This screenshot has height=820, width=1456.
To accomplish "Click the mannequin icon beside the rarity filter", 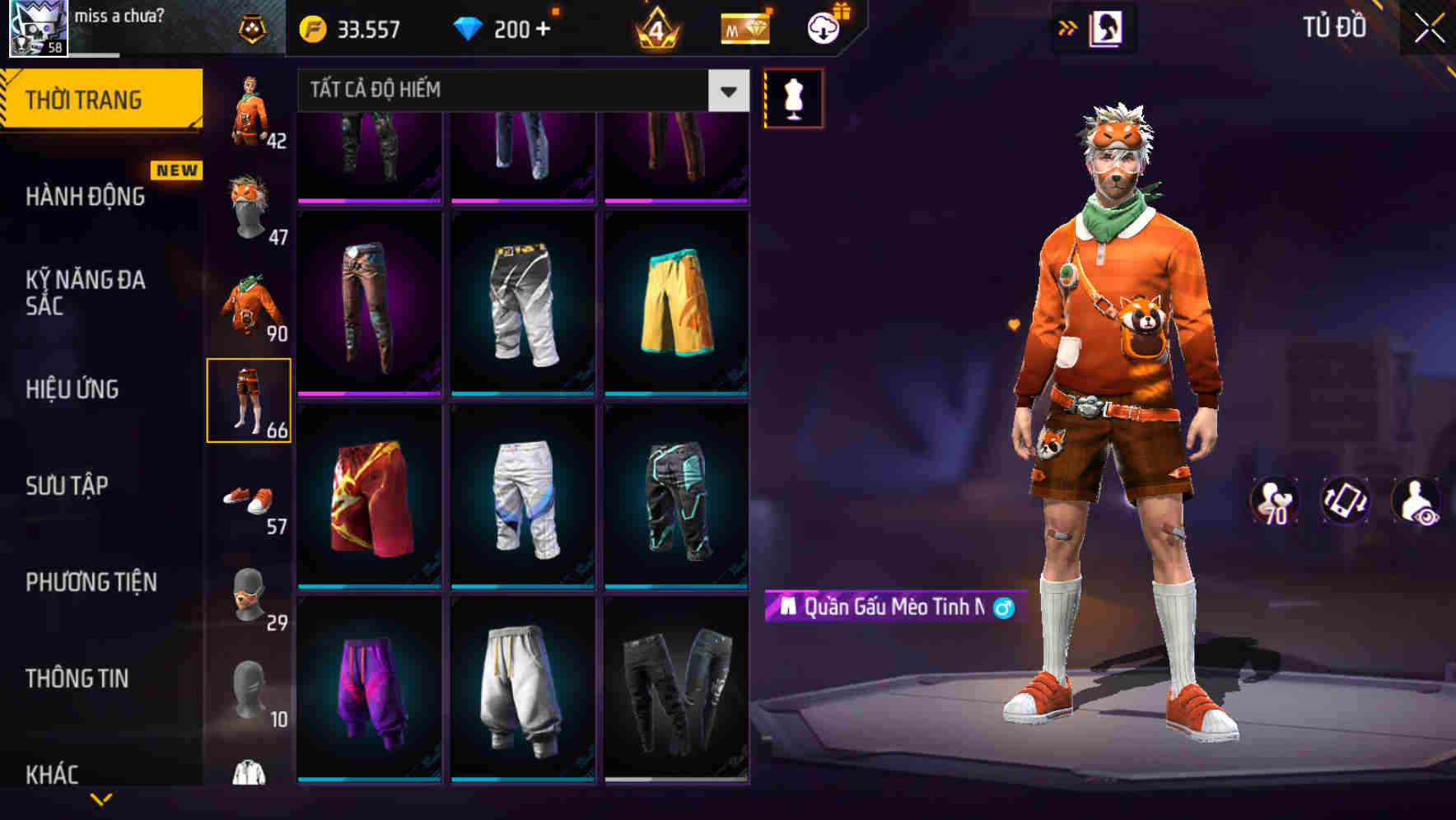I will [x=793, y=98].
